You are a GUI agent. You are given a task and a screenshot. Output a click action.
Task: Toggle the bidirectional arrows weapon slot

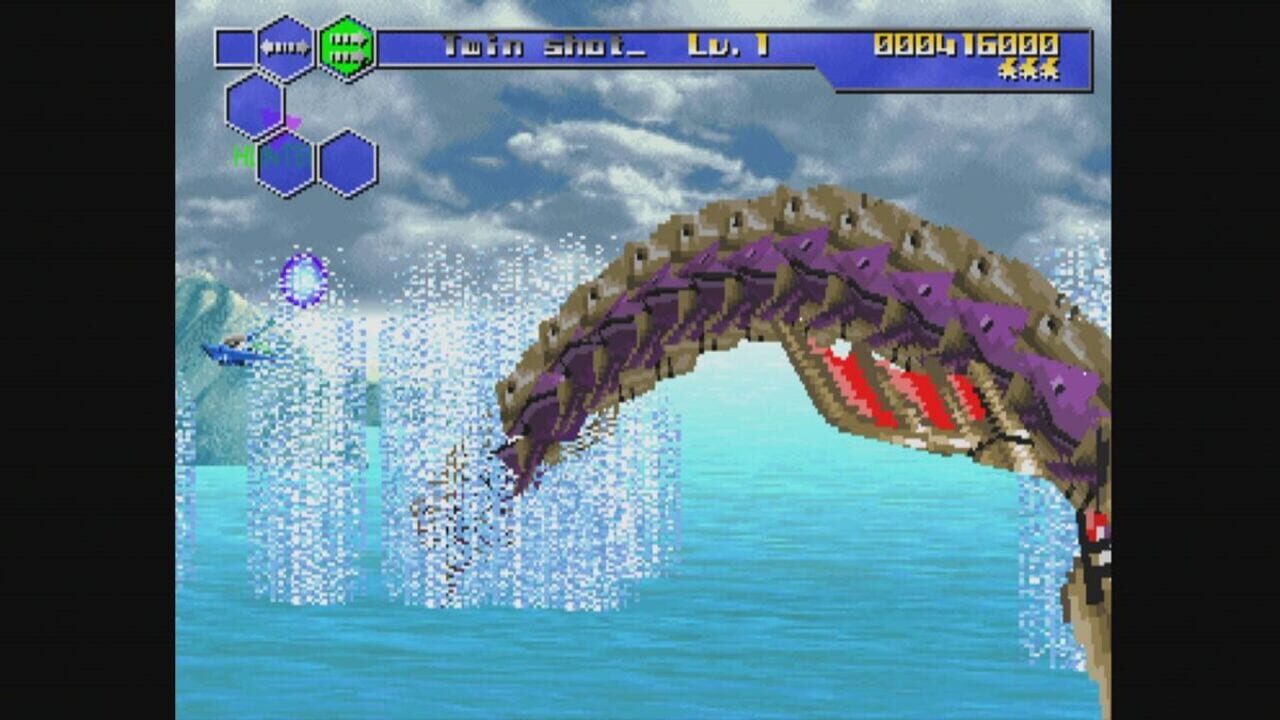click(x=286, y=47)
